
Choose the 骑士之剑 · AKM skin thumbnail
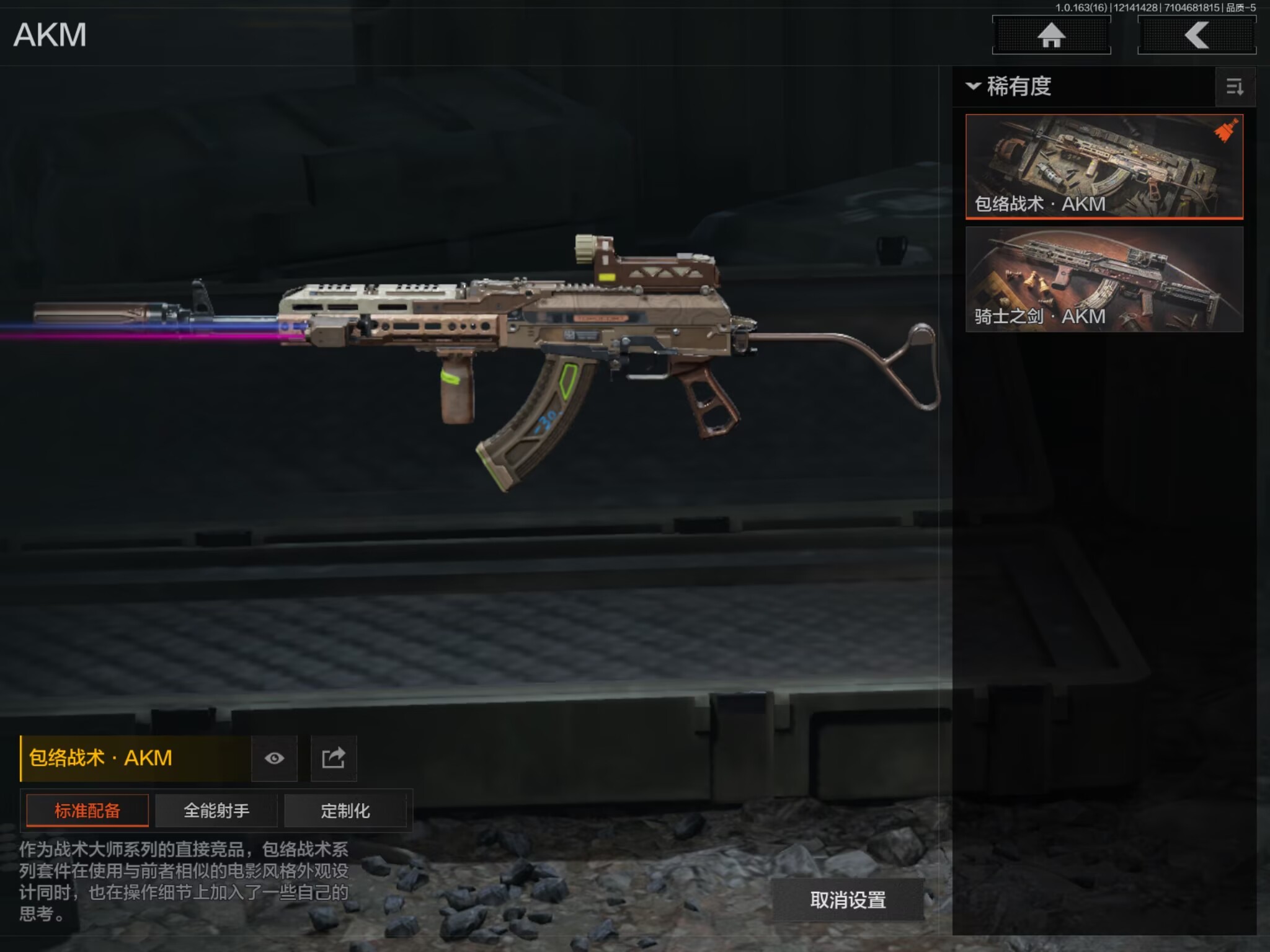pyautogui.click(x=1104, y=279)
